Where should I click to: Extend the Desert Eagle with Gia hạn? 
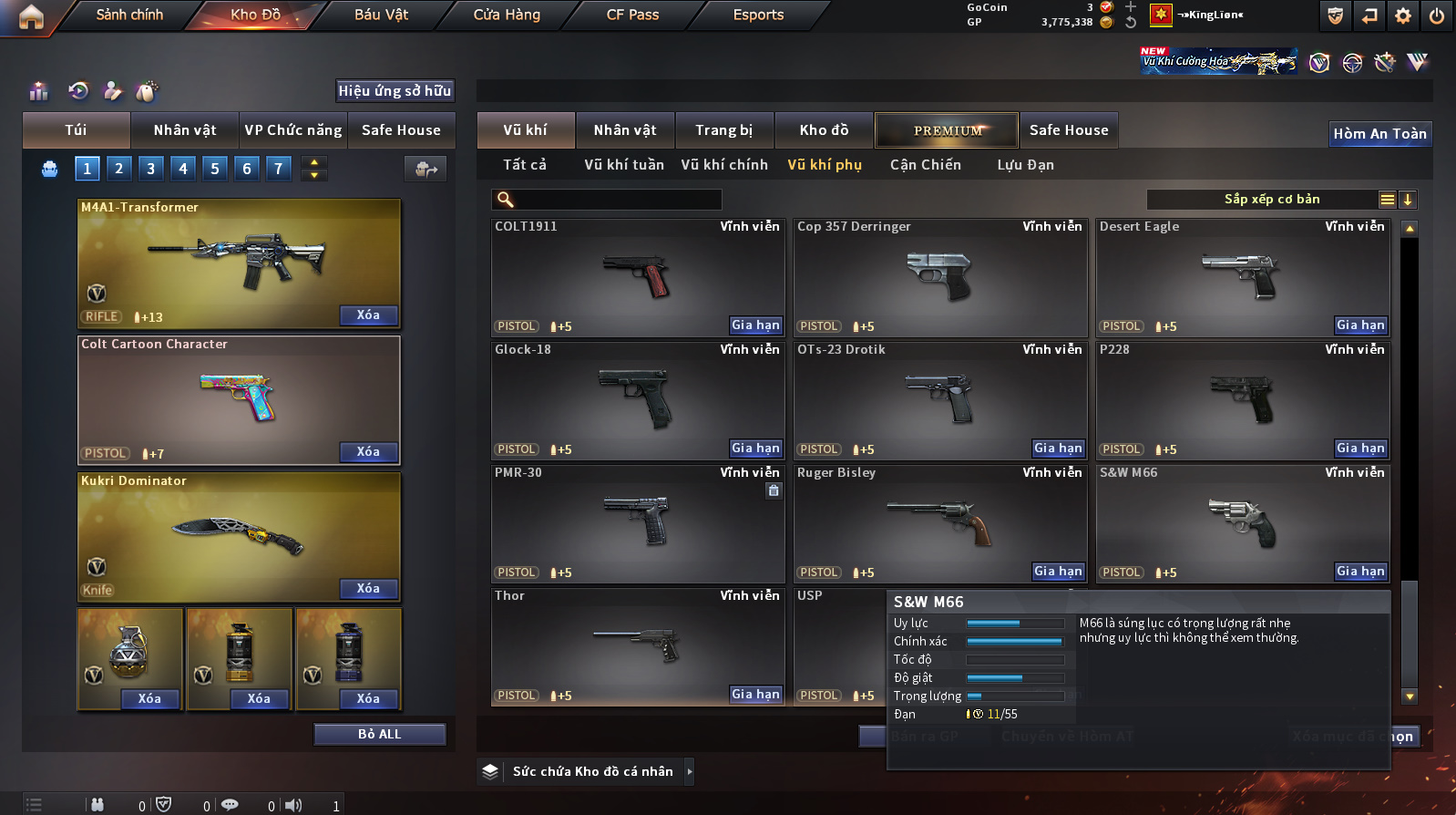[1360, 325]
